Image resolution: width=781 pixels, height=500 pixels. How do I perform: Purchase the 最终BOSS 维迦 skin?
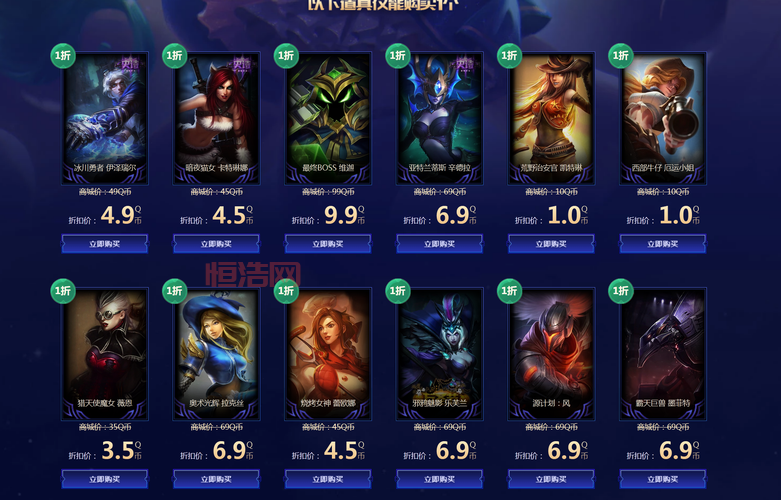328,243
